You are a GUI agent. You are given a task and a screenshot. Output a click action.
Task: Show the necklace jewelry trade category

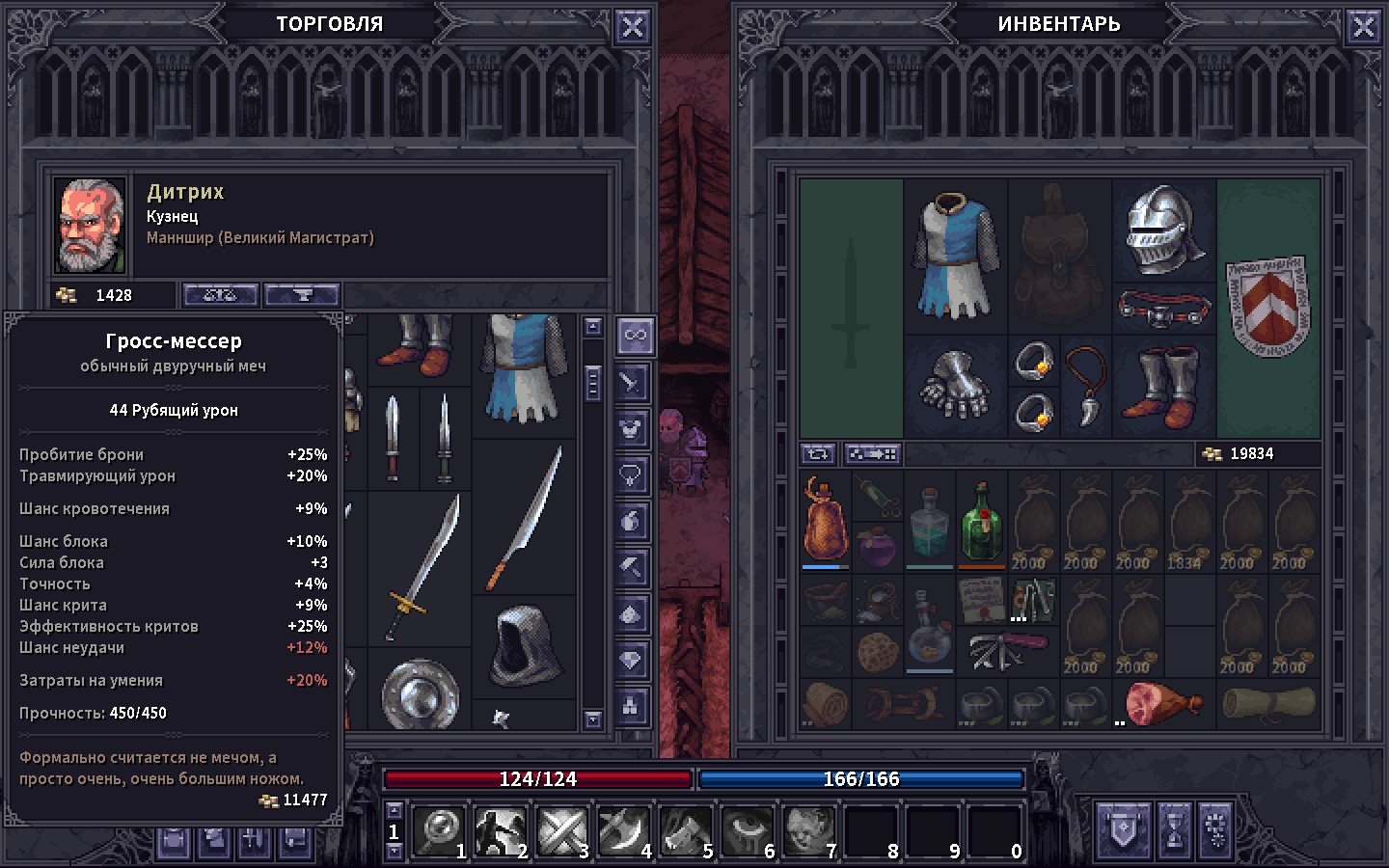[x=632, y=475]
